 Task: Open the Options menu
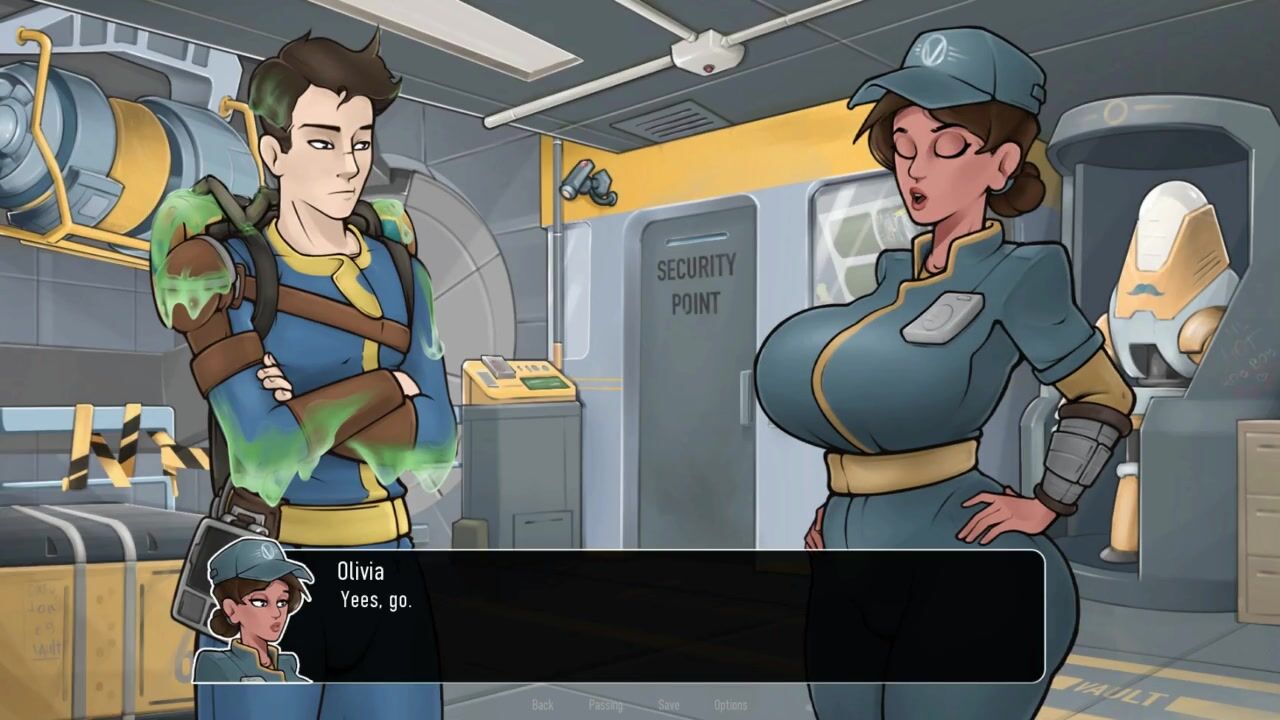coord(731,705)
